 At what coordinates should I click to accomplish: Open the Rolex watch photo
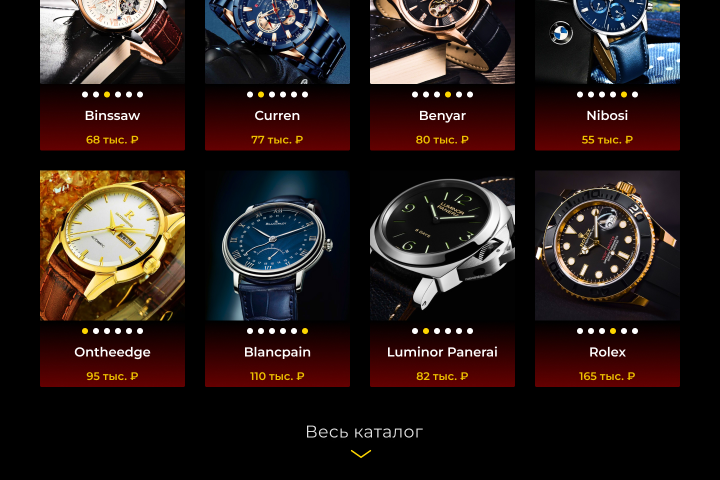pos(607,245)
